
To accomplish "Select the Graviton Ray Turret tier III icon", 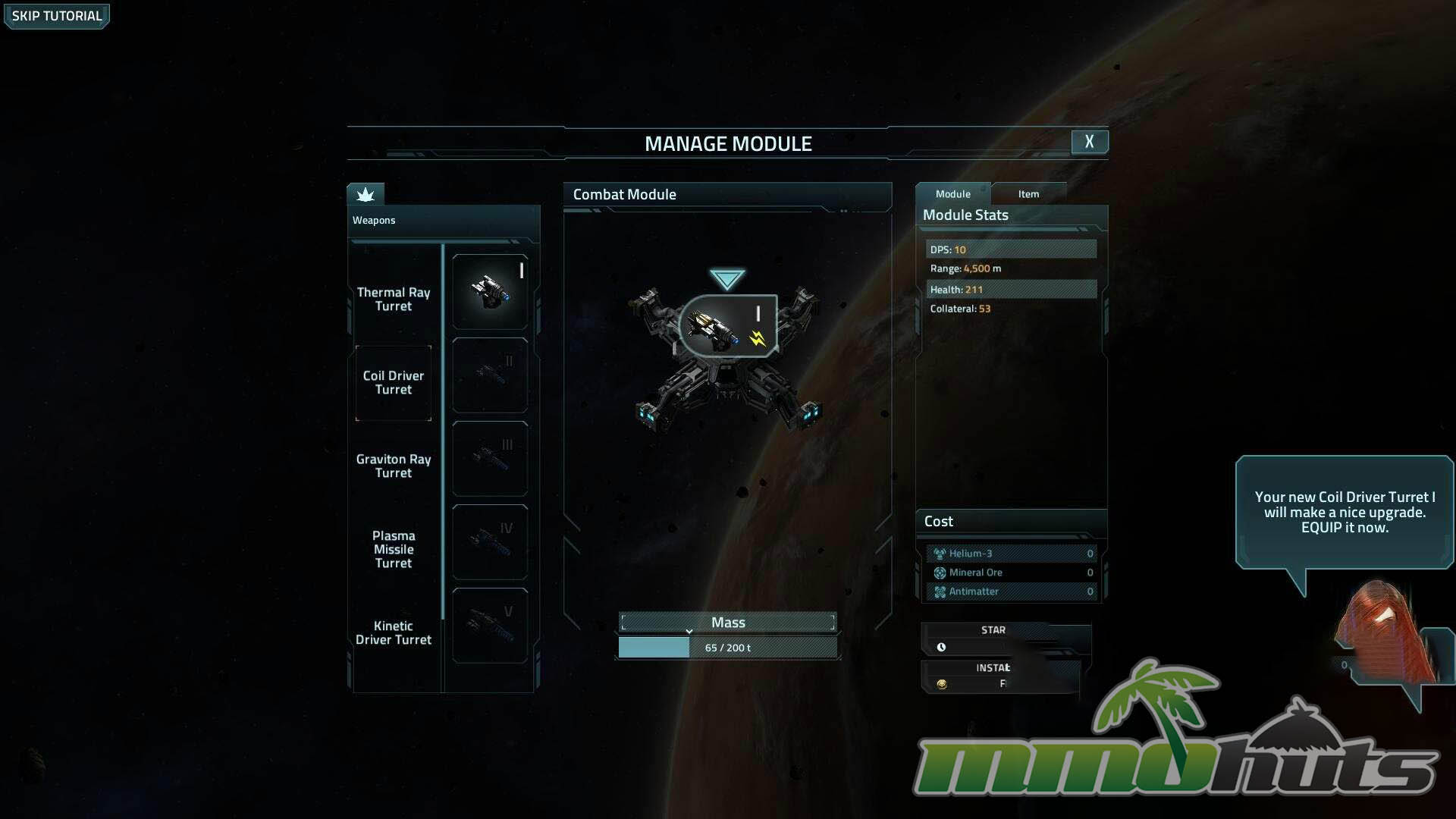I will click(490, 459).
